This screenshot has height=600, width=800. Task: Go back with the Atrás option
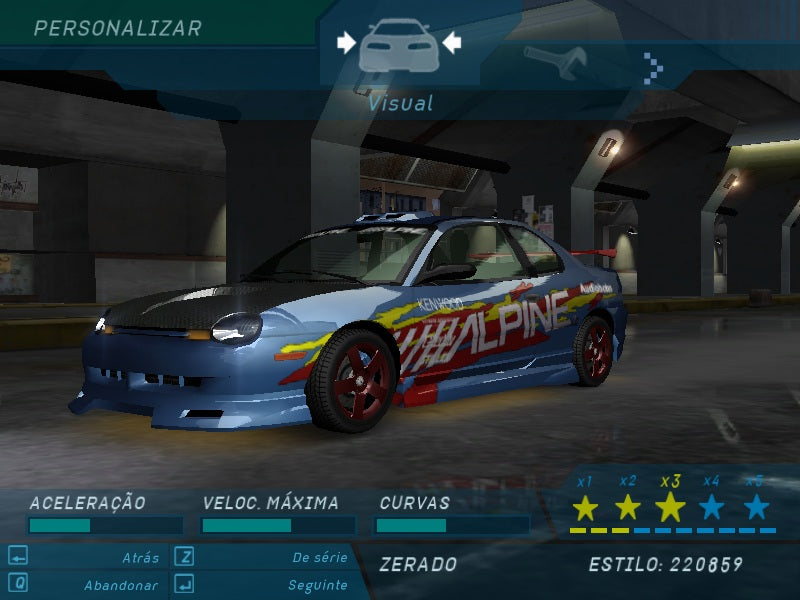(140, 558)
